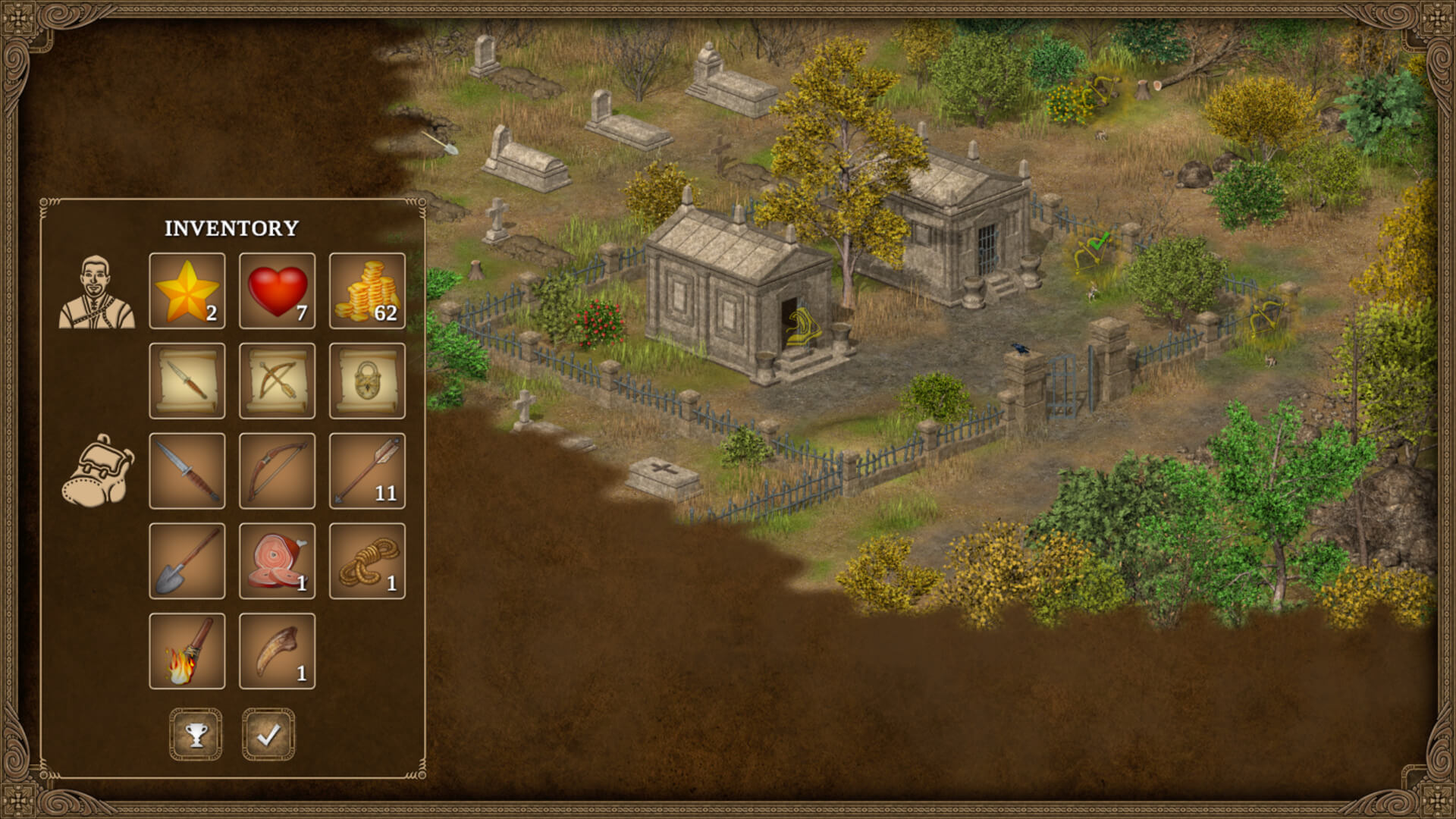Equip the dagger from inventory
This screenshot has height=819, width=1456.
tap(187, 471)
